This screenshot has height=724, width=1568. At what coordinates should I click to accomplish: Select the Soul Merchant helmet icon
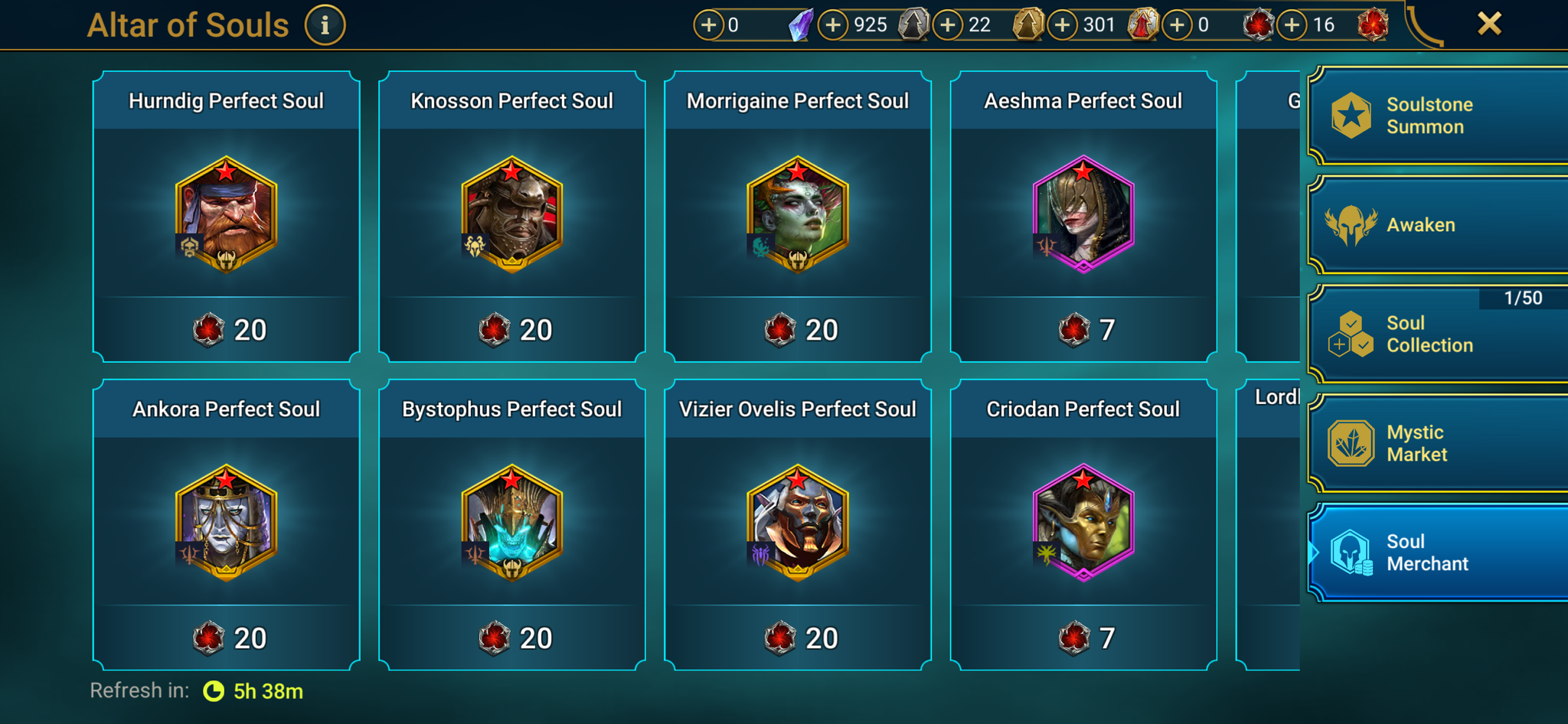(x=1352, y=553)
